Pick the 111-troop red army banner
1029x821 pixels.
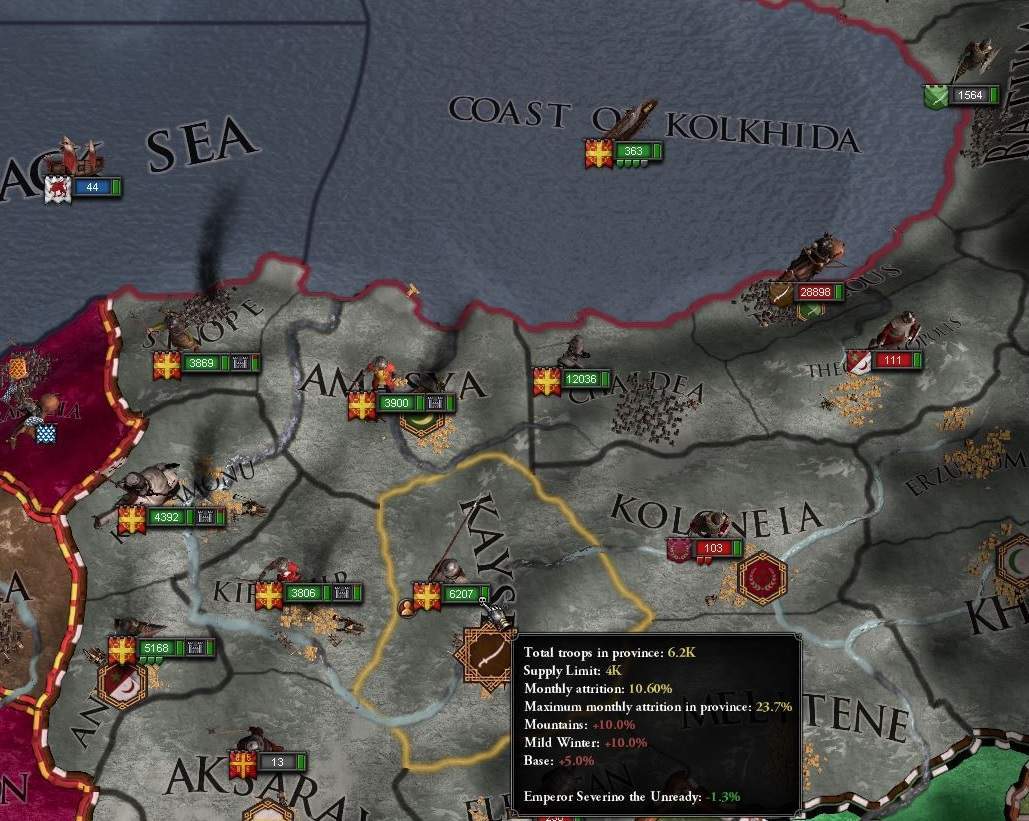[883, 360]
